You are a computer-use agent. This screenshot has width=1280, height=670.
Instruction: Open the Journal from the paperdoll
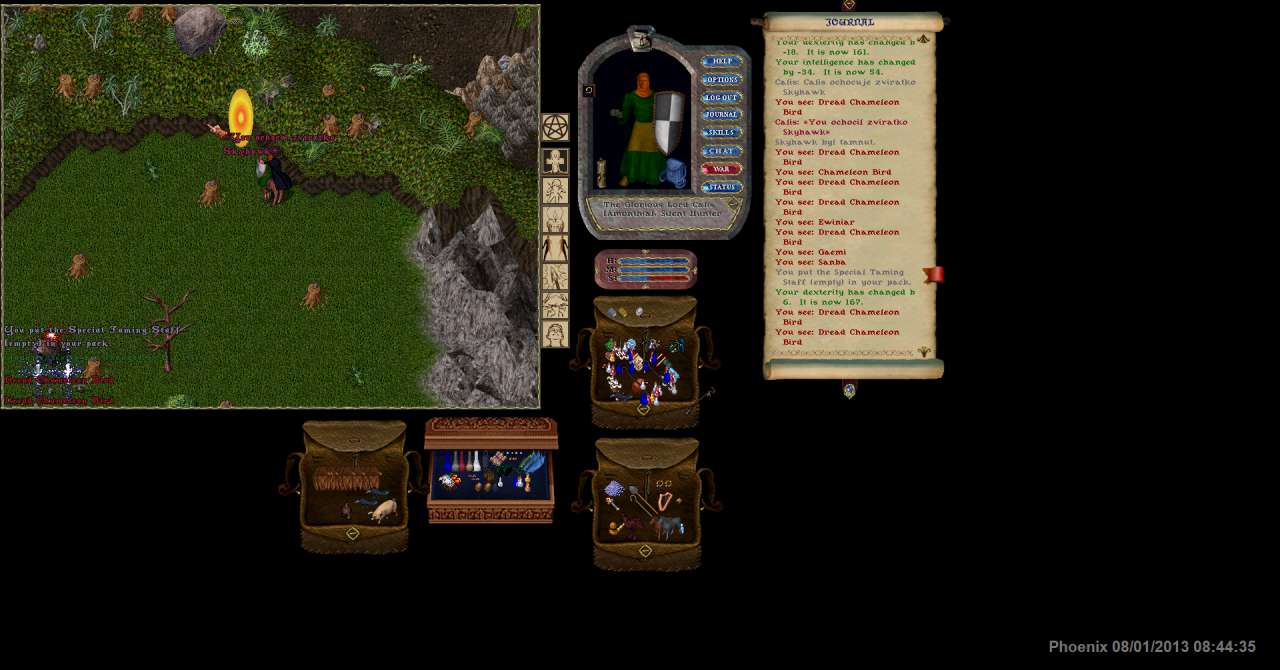coord(721,115)
